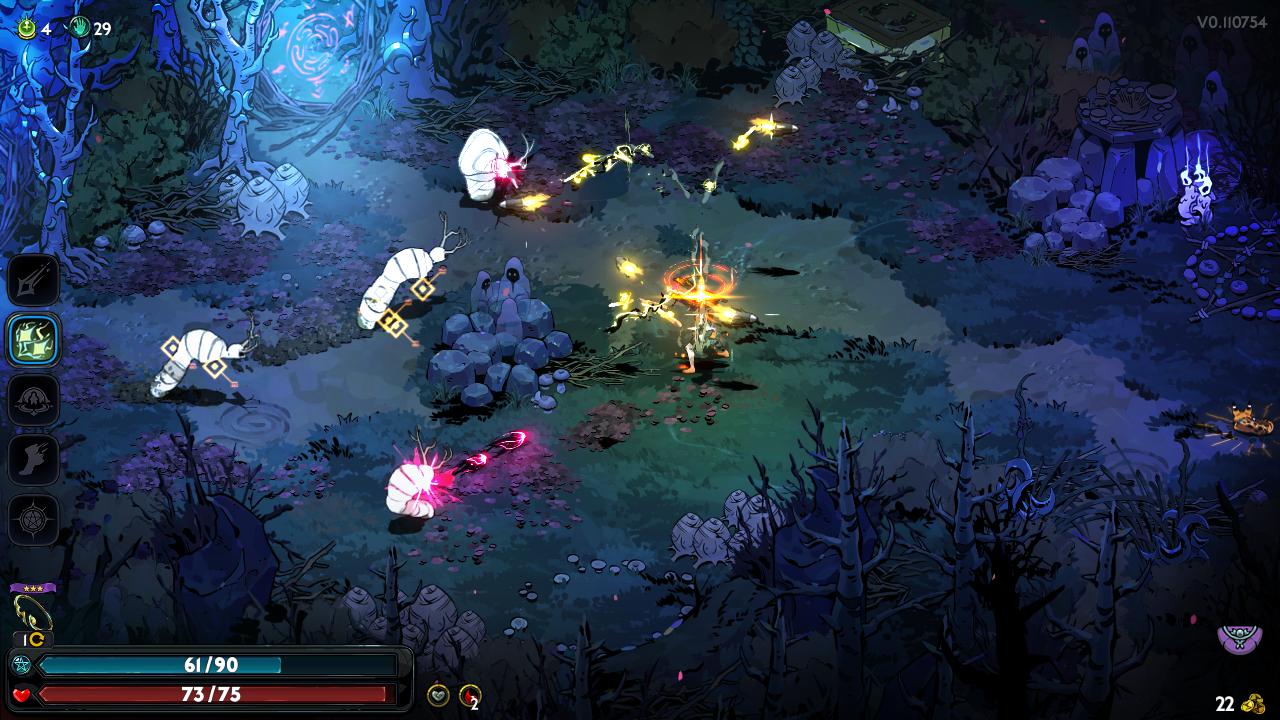Inspect the three-star golden keepsake icon

(32, 610)
